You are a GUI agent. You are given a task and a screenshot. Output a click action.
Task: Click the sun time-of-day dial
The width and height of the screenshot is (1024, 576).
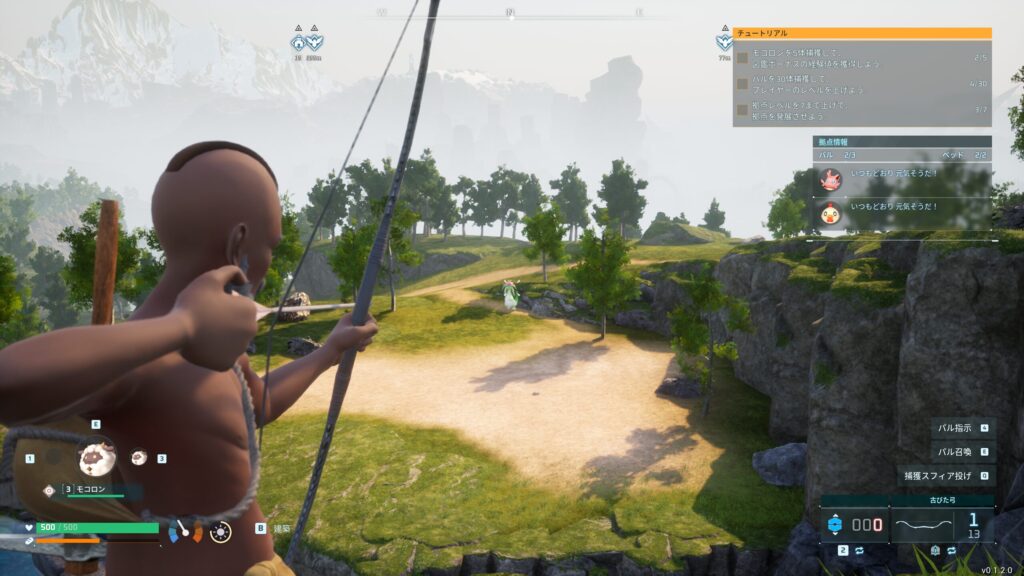click(220, 530)
